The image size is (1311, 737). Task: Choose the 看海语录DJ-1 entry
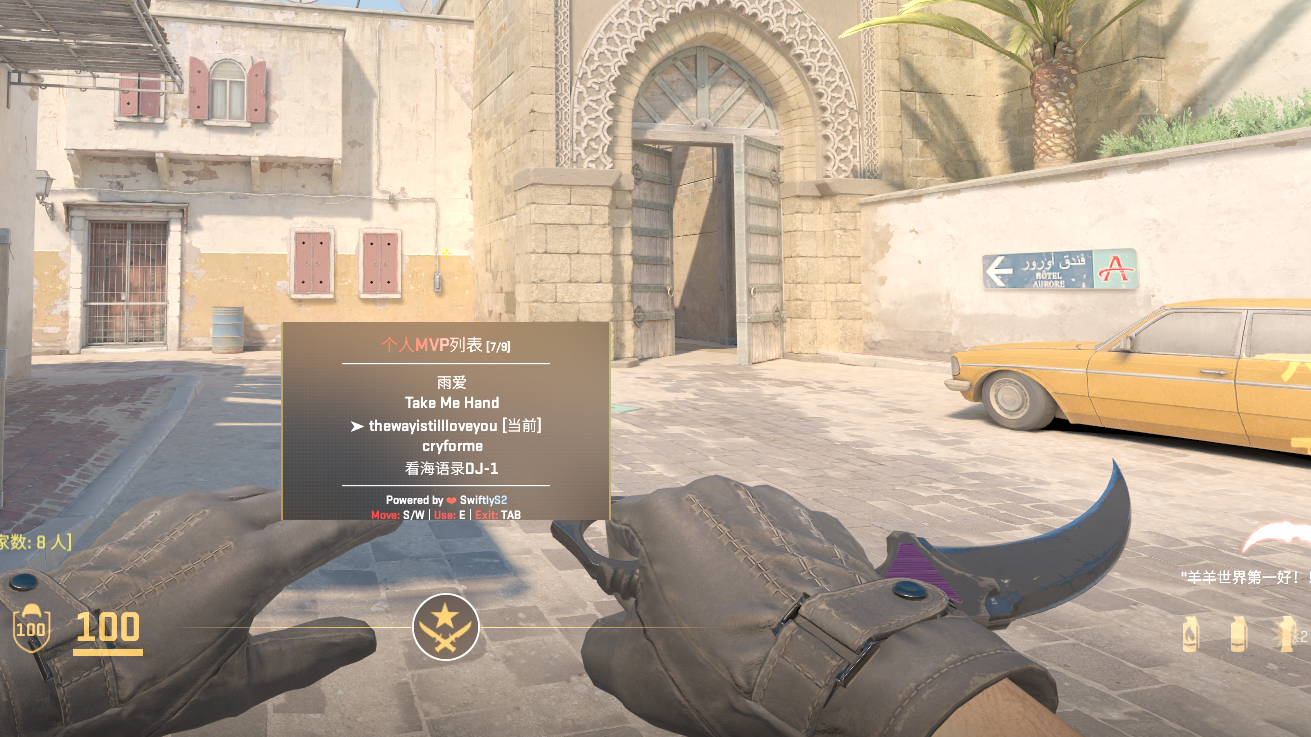pos(452,468)
